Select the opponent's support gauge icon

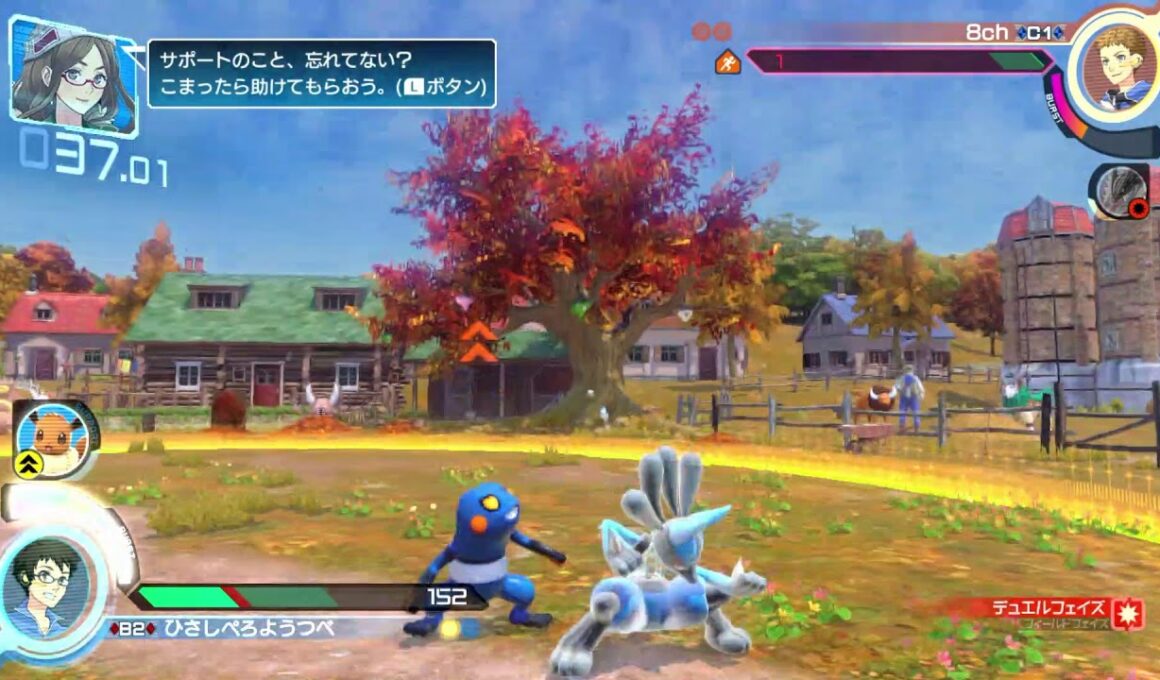1119,190
